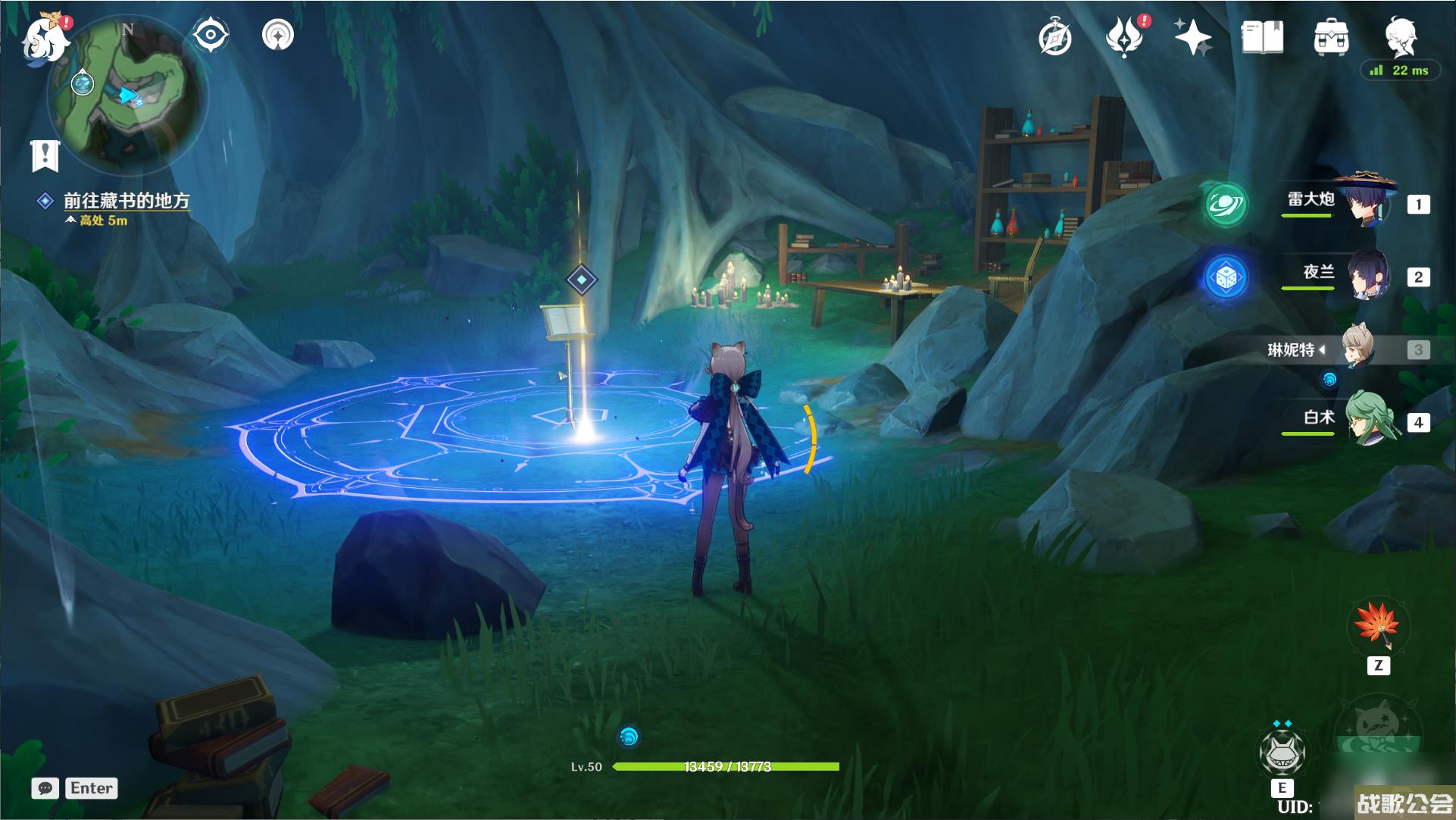Viewport: 1456px width, 820px height.
Task: Open the four-point star wish icon
Action: (1192, 37)
